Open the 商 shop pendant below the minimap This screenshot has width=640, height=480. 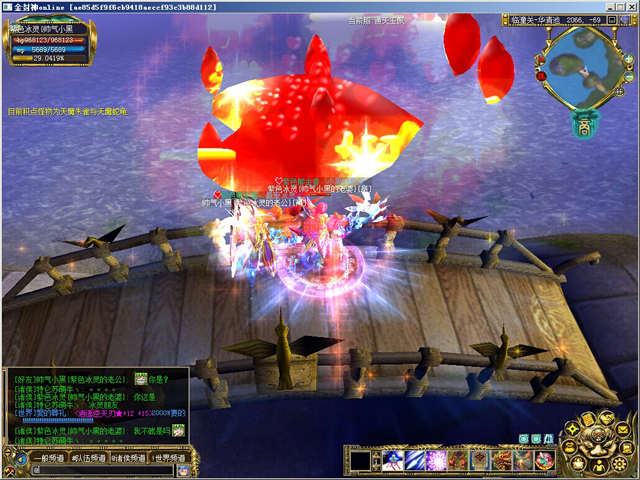583,126
